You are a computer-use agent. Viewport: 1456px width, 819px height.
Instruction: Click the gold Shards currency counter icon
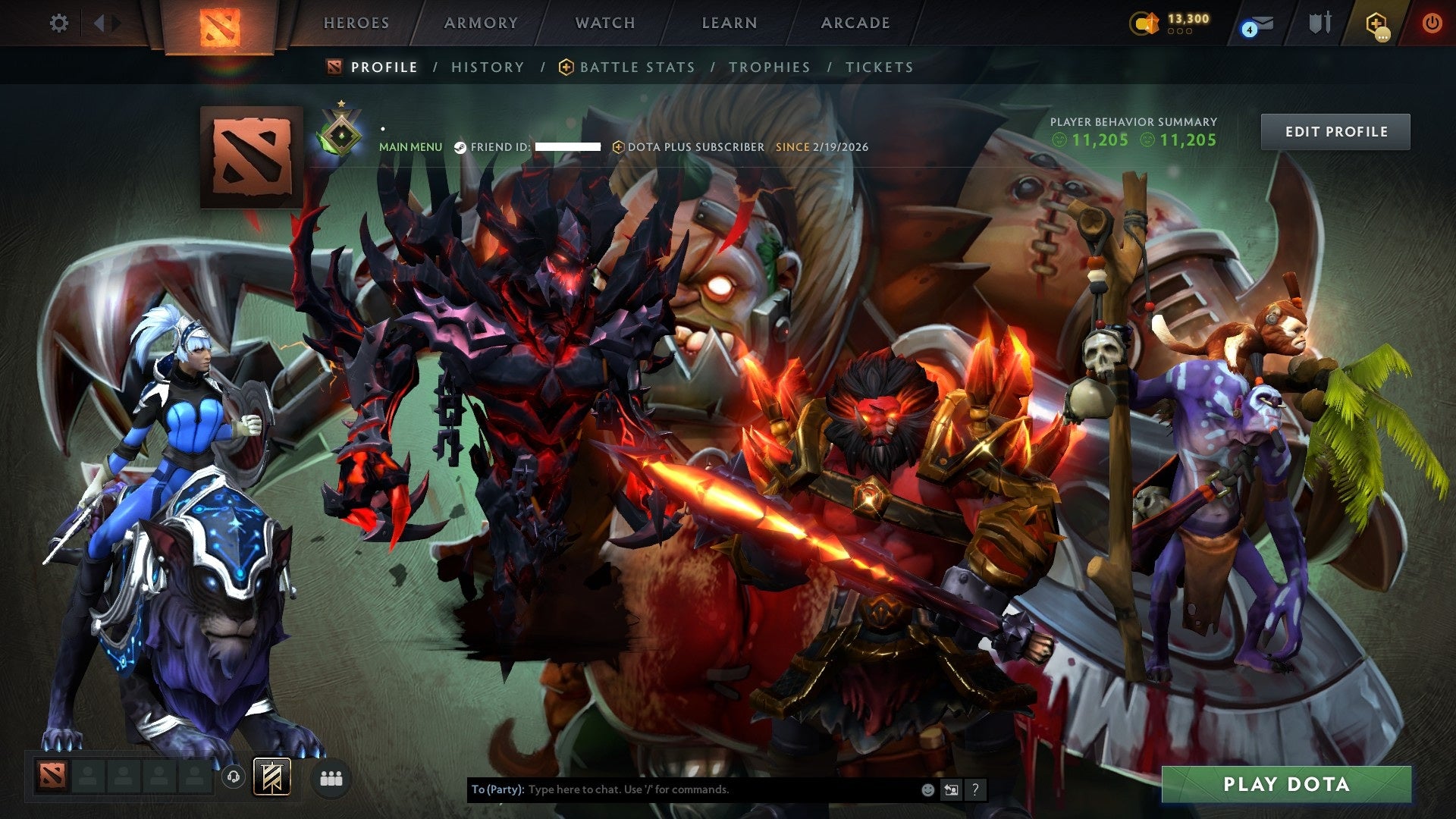(1146, 22)
